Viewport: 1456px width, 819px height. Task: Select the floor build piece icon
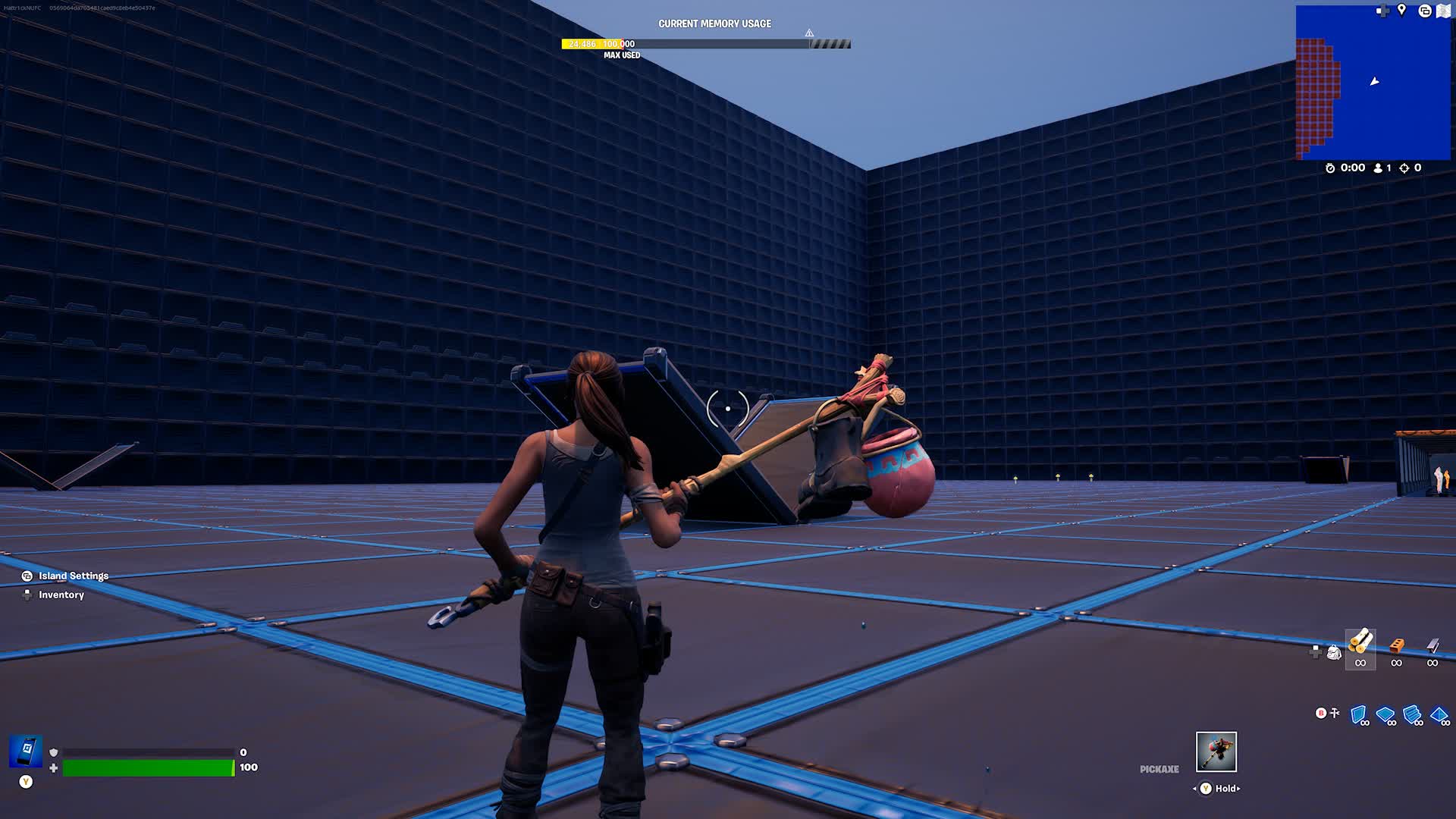click(1385, 714)
